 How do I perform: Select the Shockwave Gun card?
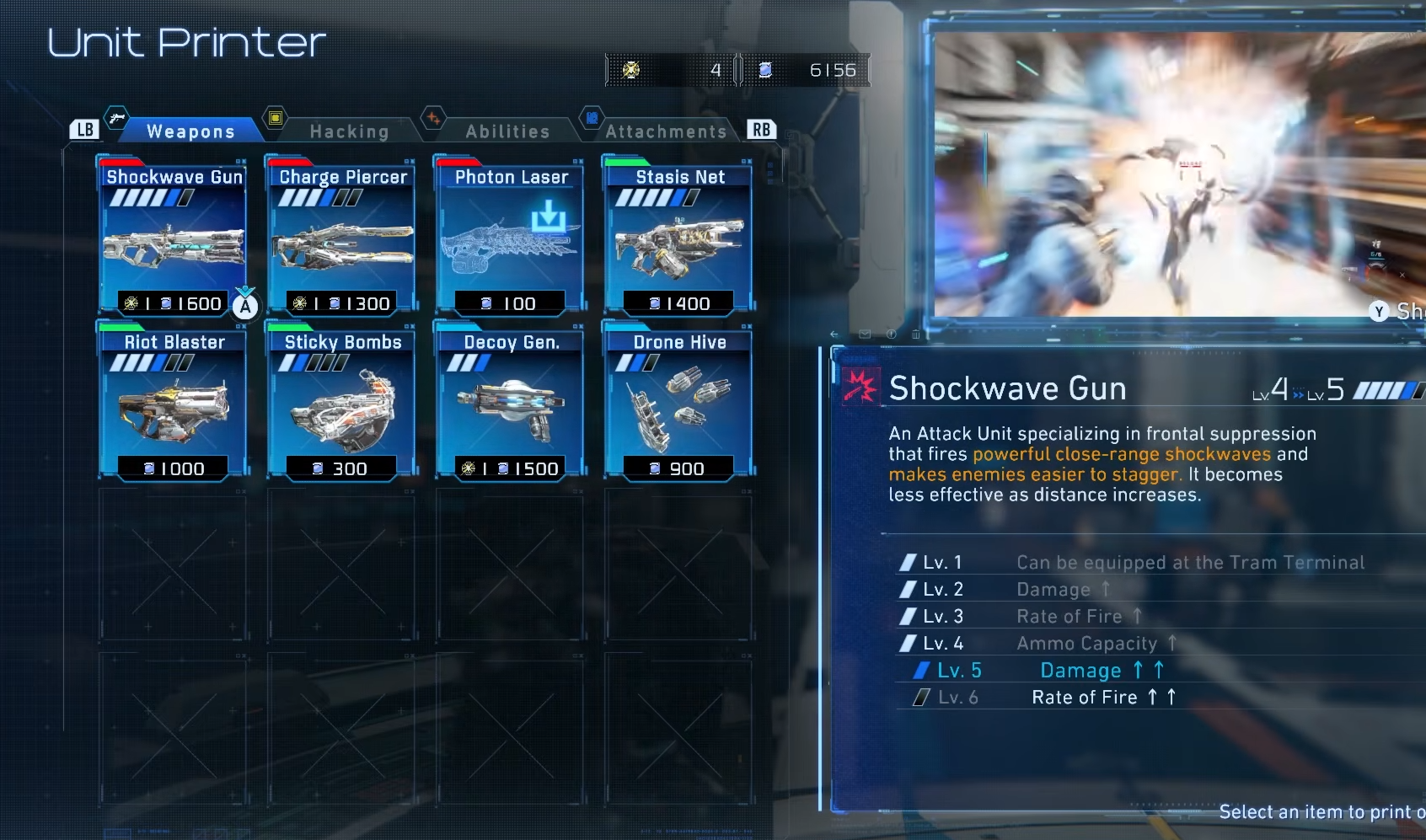pyautogui.click(x=174, y=238)
